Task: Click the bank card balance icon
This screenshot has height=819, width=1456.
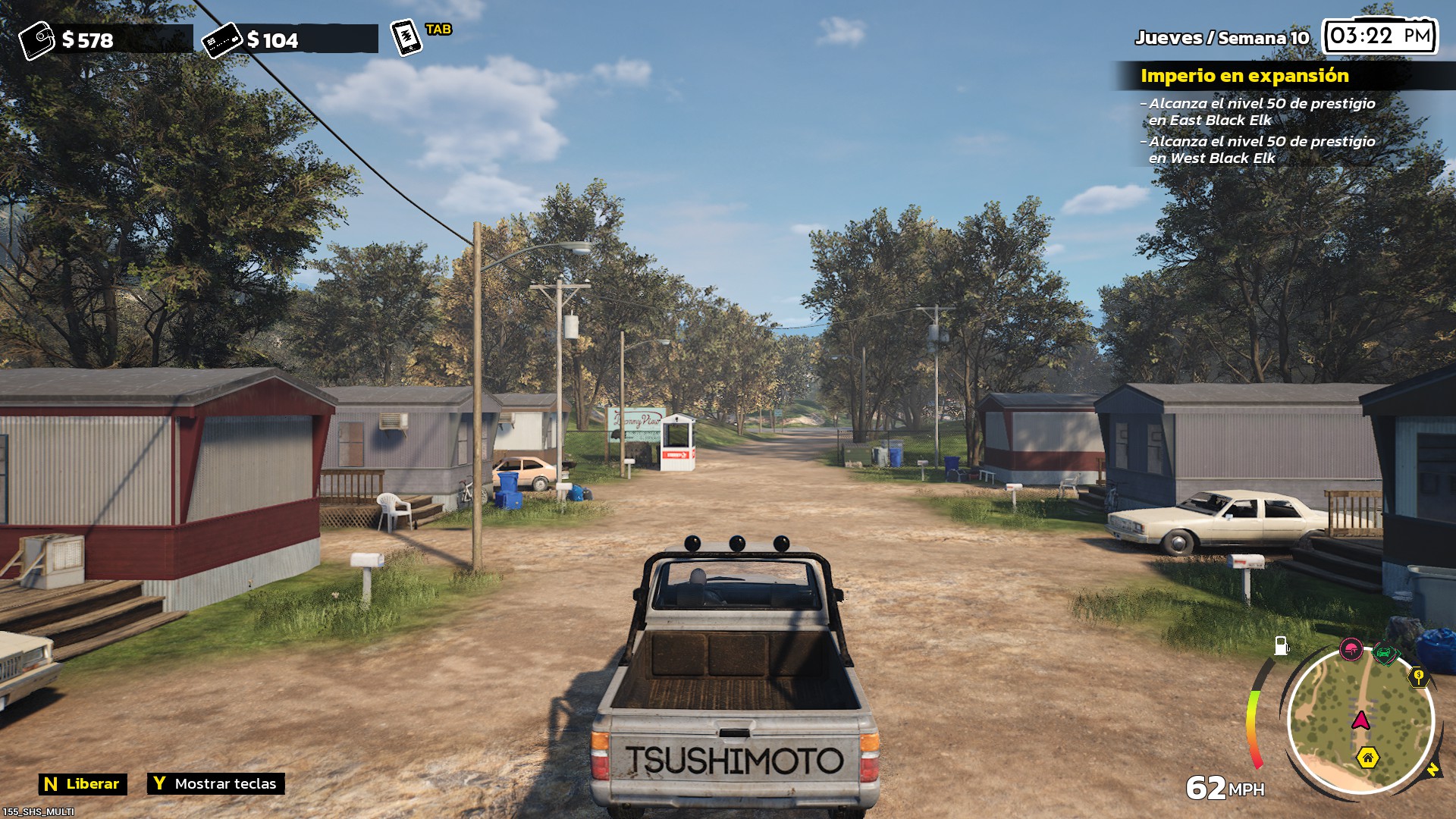Action: pyautogui.click(x=221, y=40)
